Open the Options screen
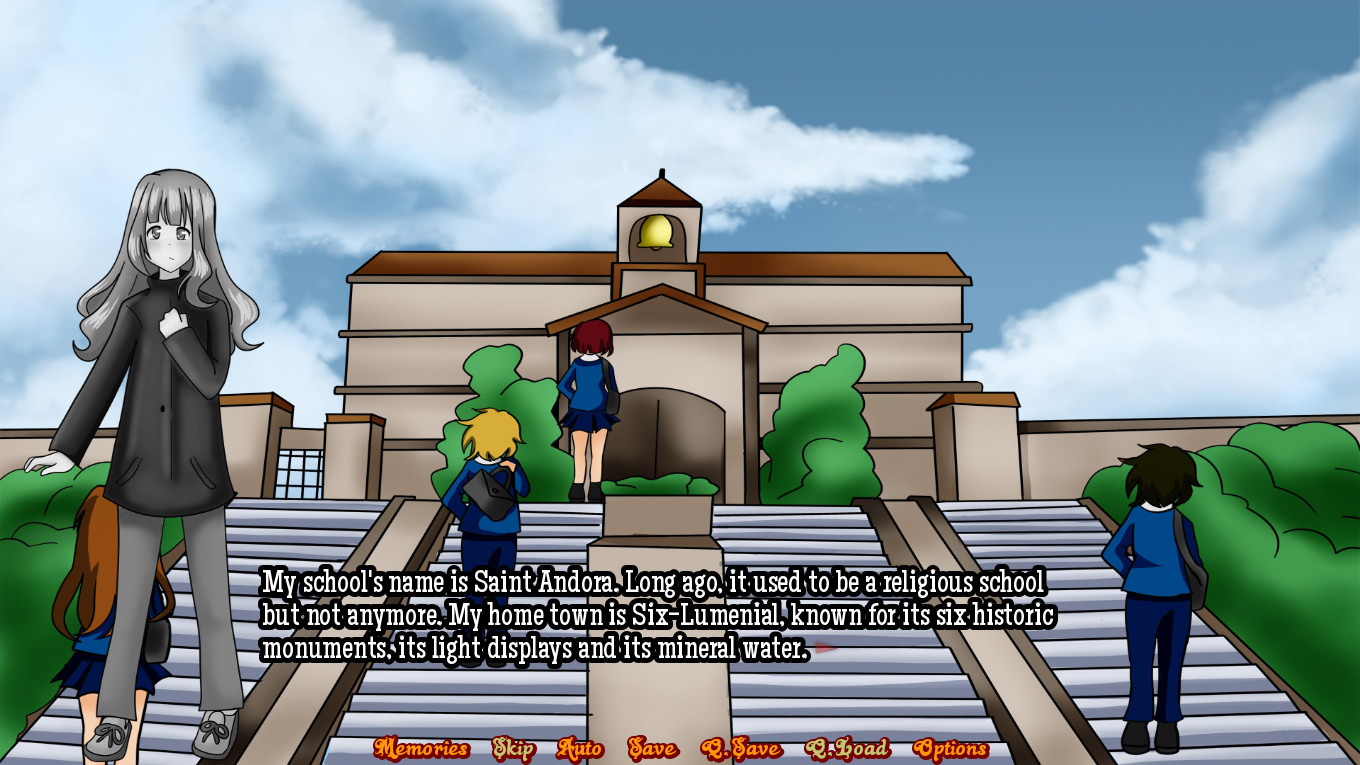 coord(955,748)
